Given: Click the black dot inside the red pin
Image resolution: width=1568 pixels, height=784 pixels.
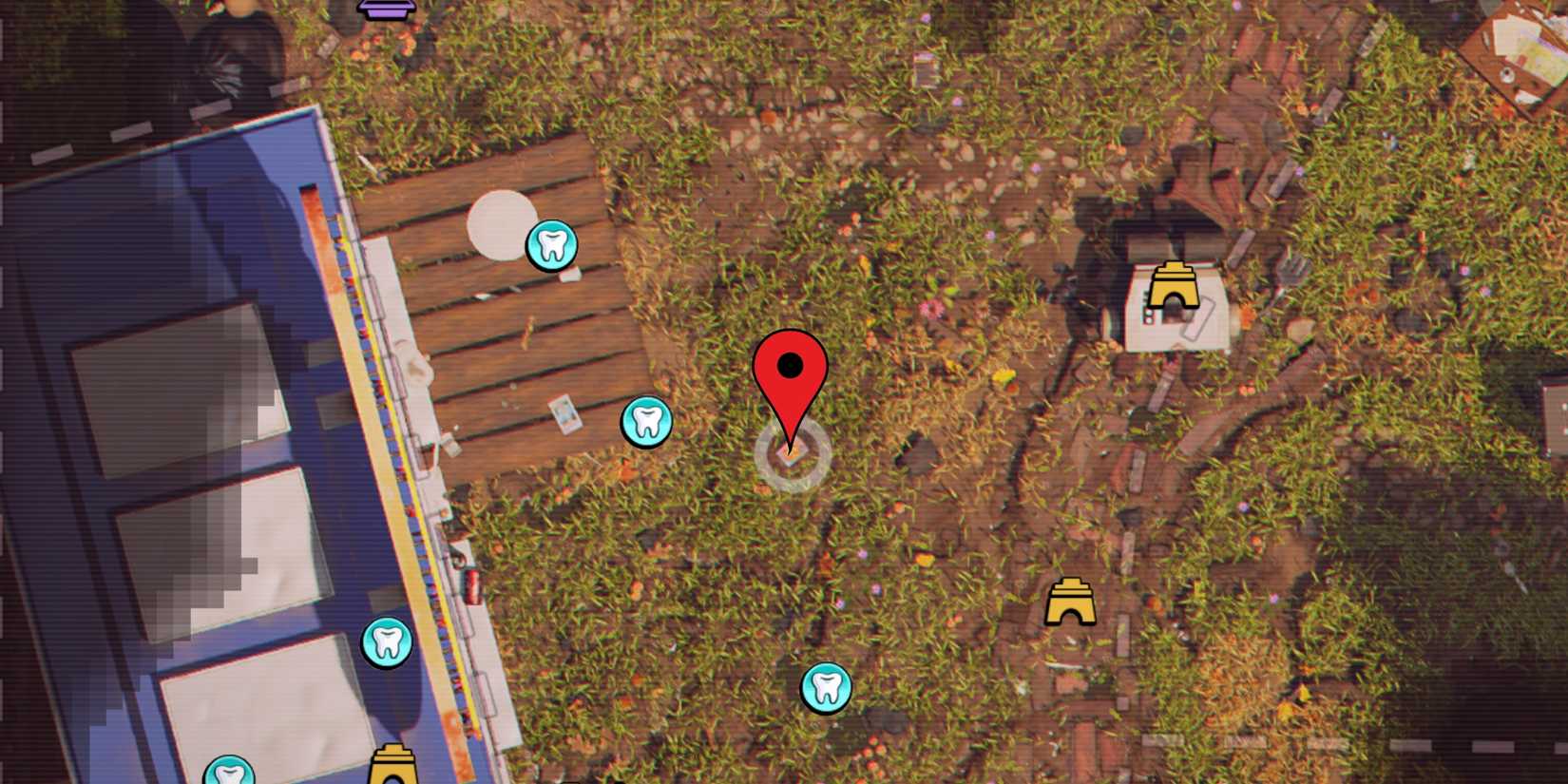Looking at the screenshot, I should click(x=792, y=364).
